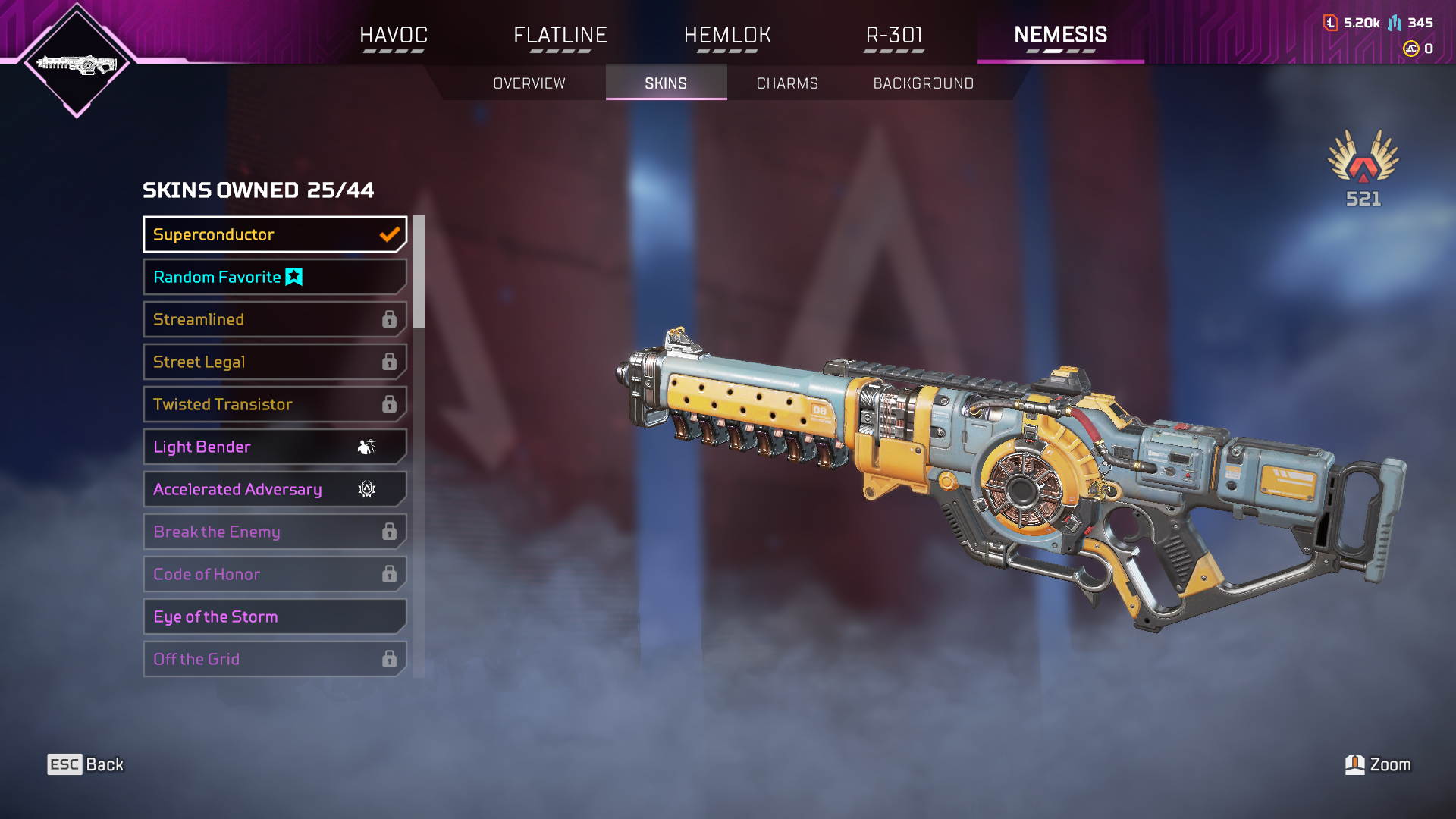This screenshot has width=1456, height=819.
Task: Open the Overview sub-tab
Action: (x=529, y=83)
